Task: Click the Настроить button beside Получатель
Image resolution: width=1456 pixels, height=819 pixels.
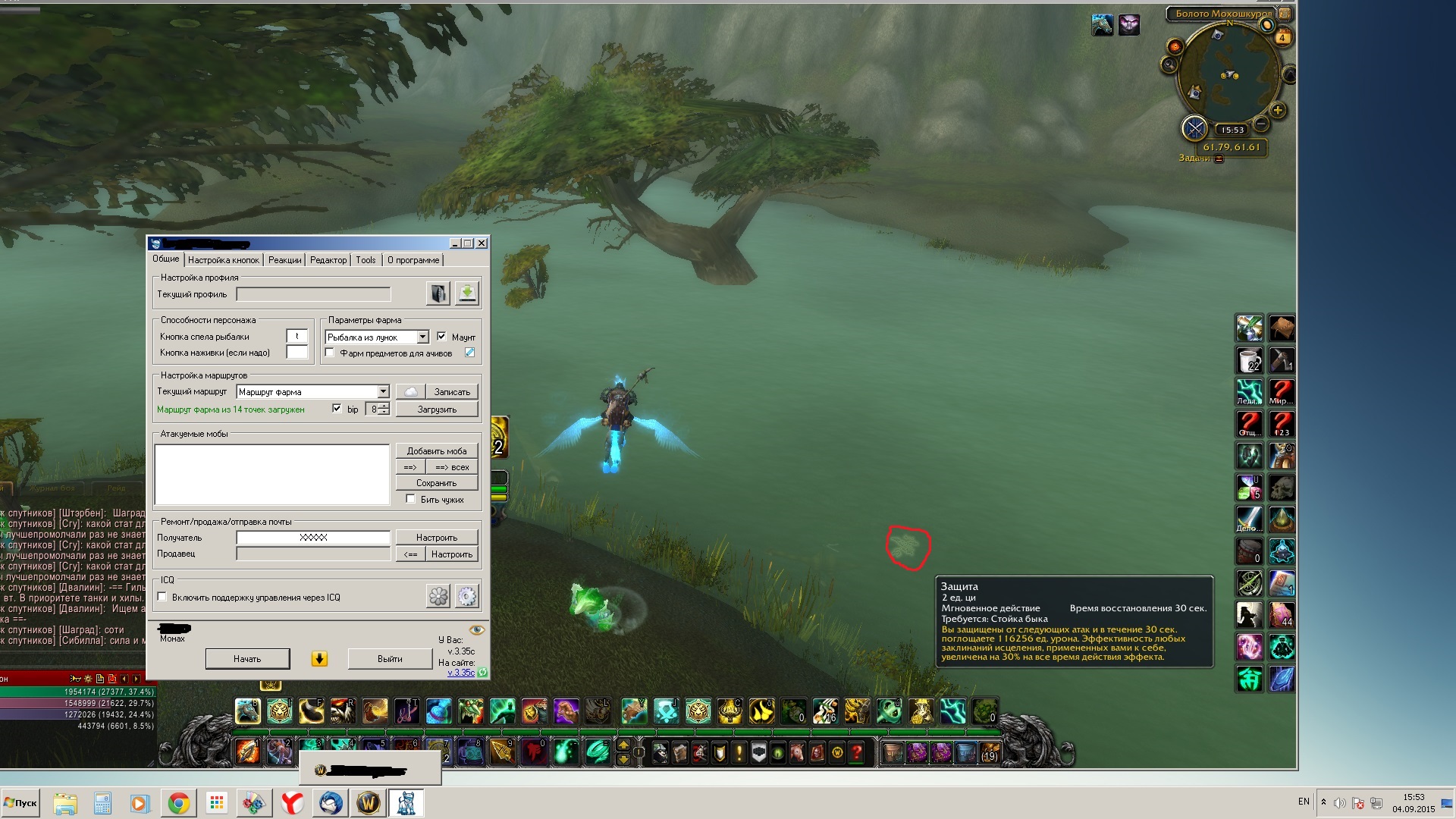Action: (x=437, y=538)
